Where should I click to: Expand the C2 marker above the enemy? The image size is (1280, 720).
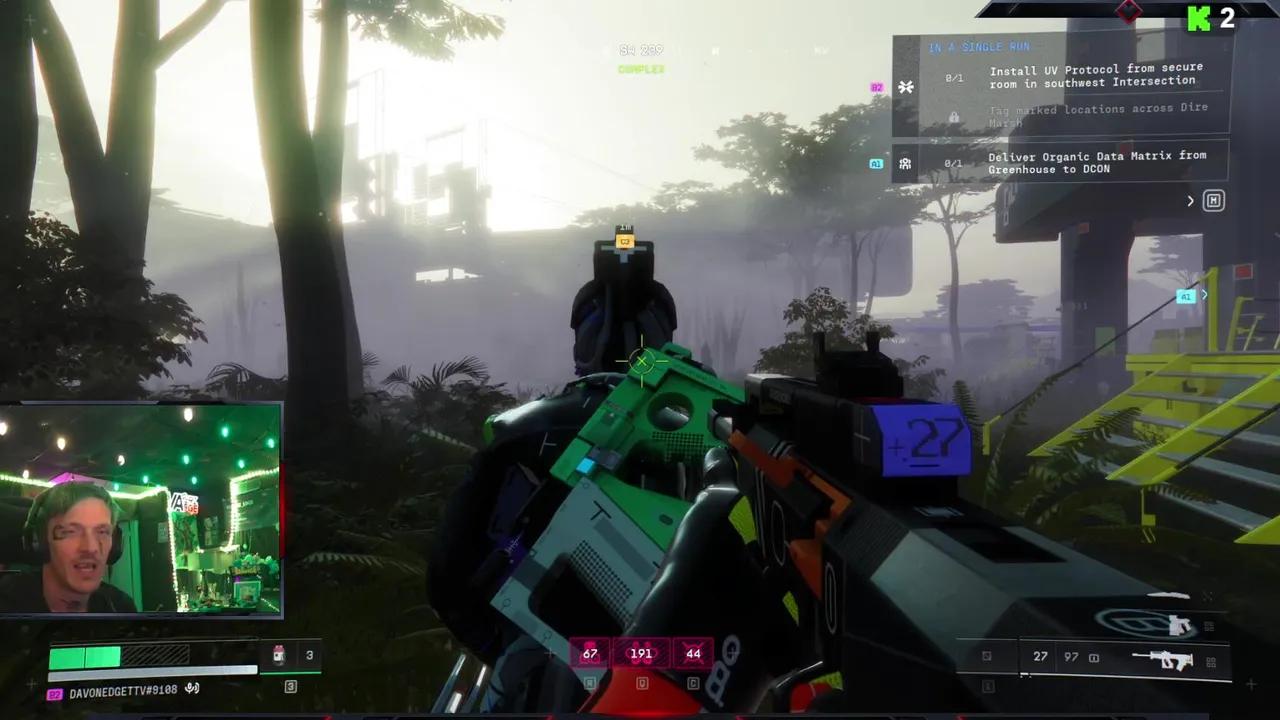point(624,241)
